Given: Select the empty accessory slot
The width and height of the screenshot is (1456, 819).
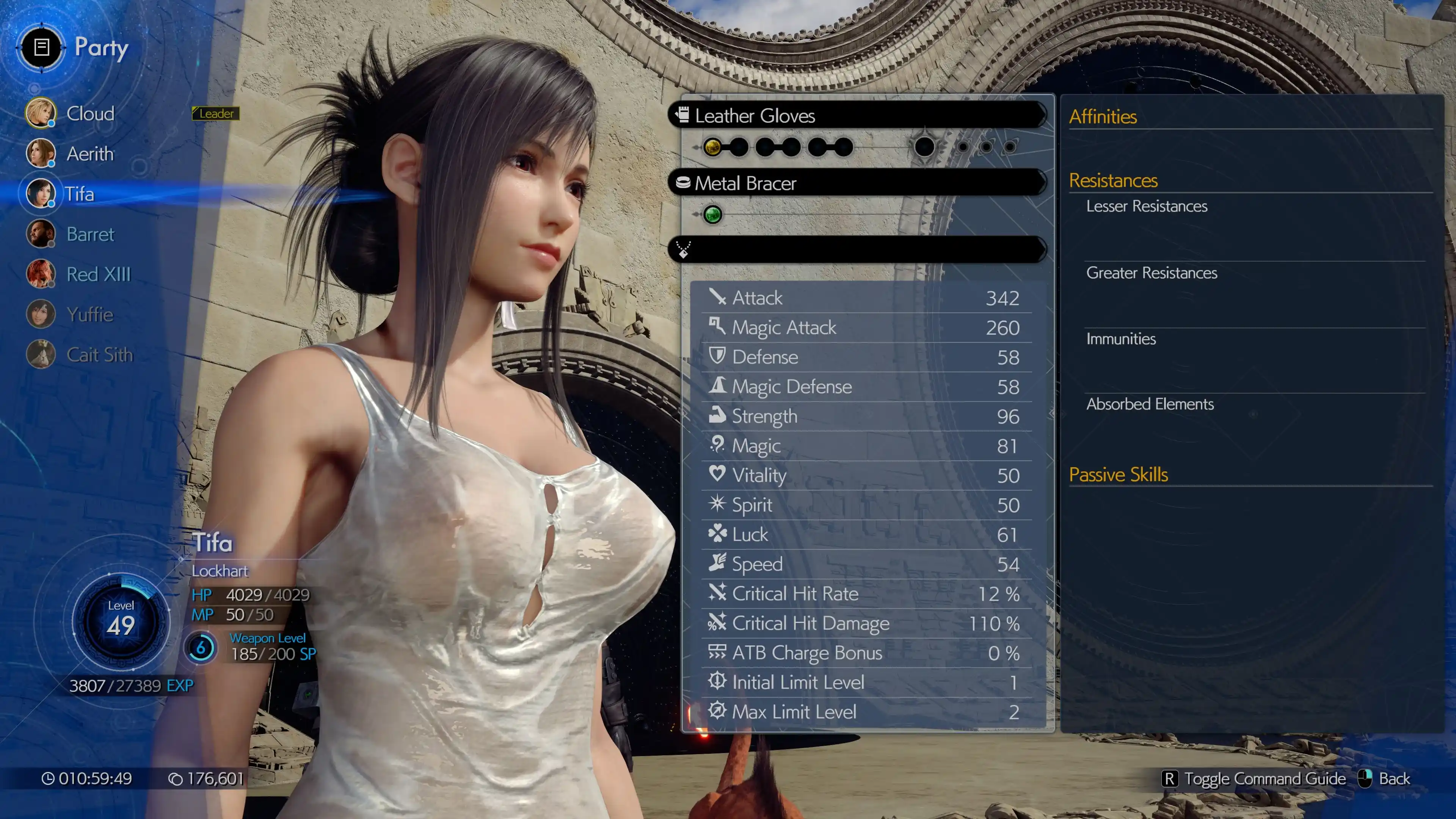Looking at the screenshot, I should [x=857, y=249].
